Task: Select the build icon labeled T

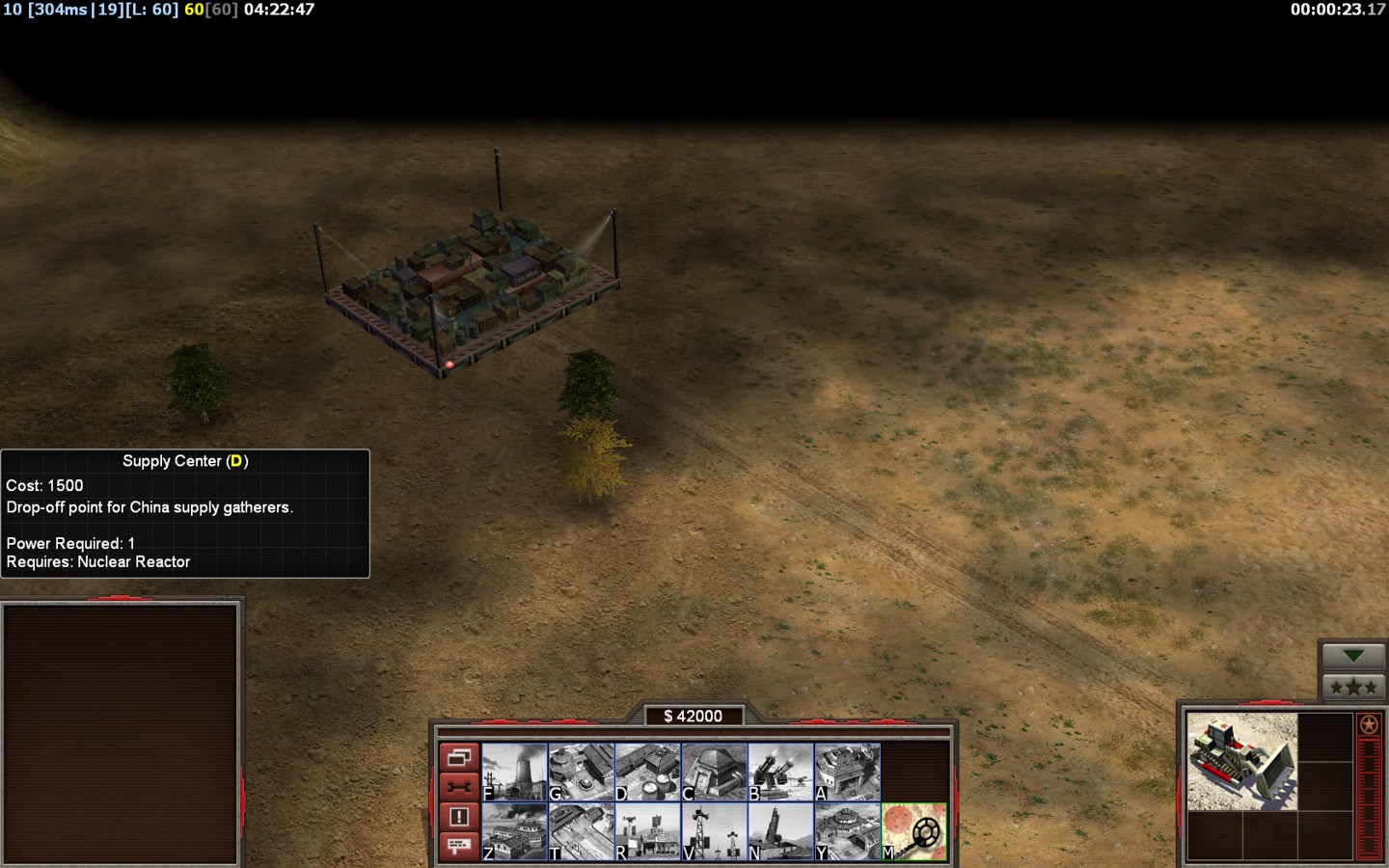Action: click(582, 831)
